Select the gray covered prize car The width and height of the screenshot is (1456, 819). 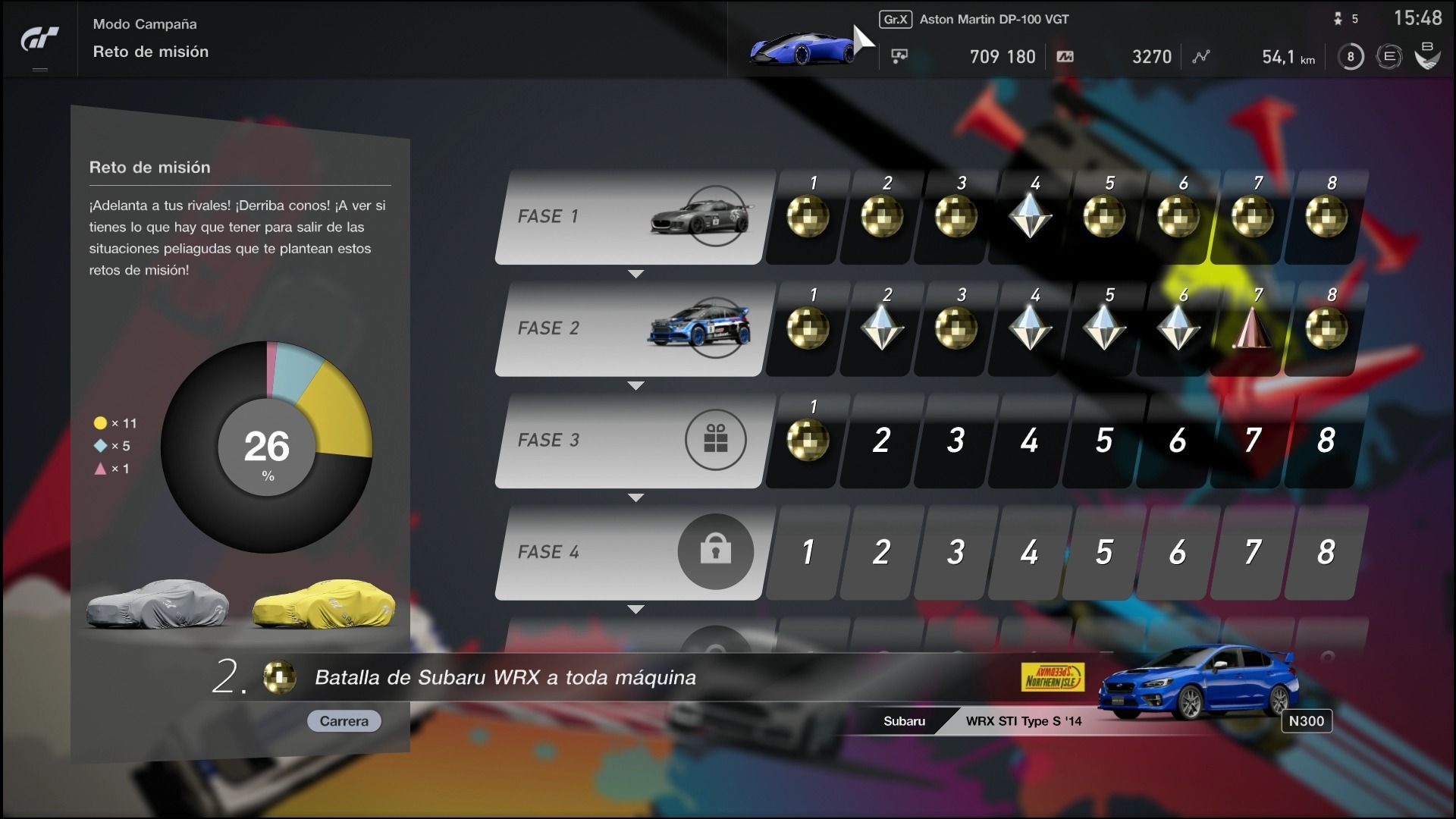coord(158,604)
